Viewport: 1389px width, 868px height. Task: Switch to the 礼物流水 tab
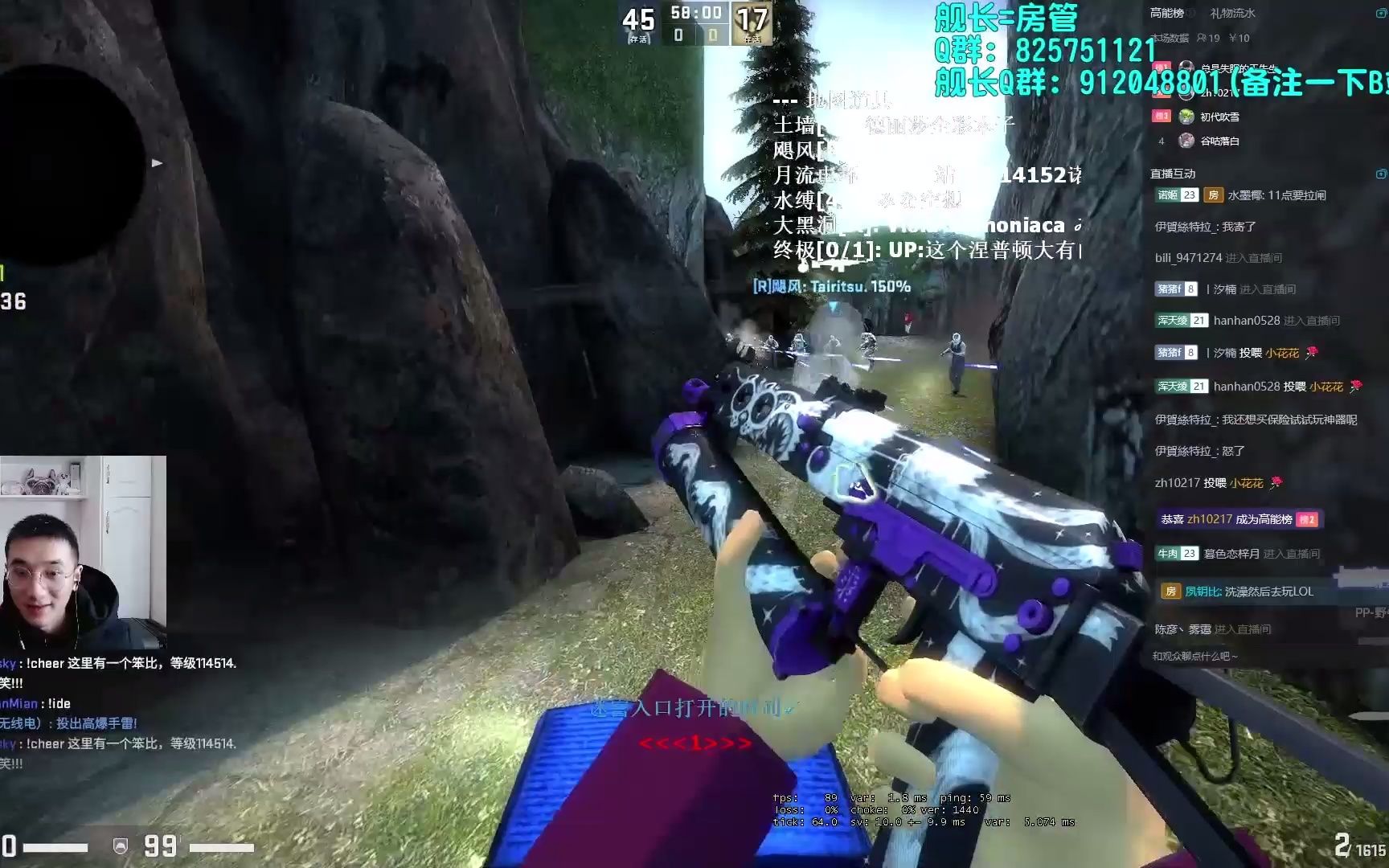point(1233,13)
